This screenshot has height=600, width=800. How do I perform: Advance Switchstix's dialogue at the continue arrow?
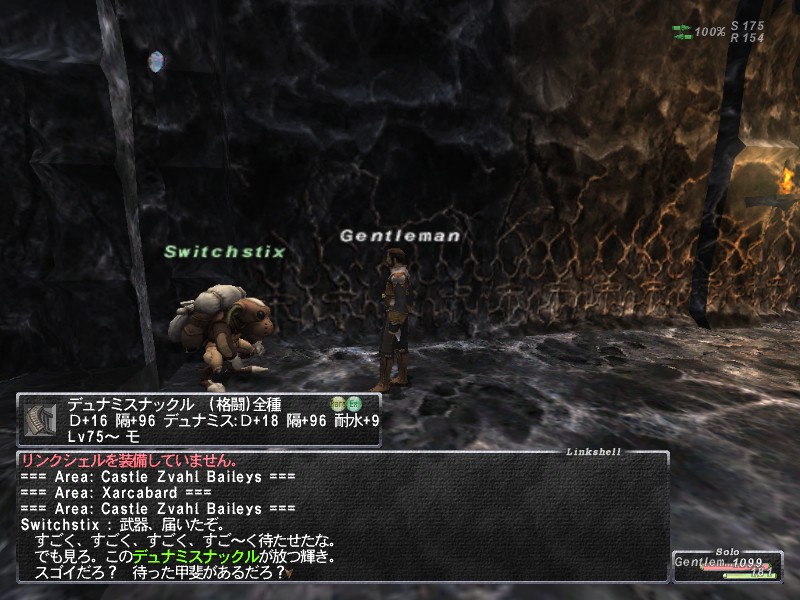(x=290, y=574)
